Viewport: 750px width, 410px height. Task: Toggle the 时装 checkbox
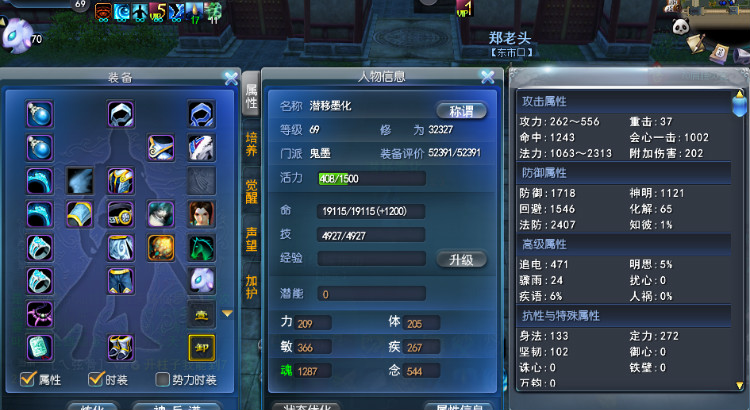coord(96,379)
